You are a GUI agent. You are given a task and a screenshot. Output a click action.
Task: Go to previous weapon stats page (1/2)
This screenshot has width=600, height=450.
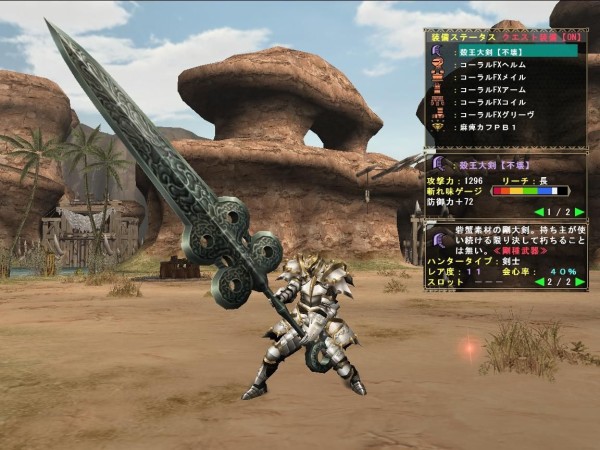tap(539, 212)
